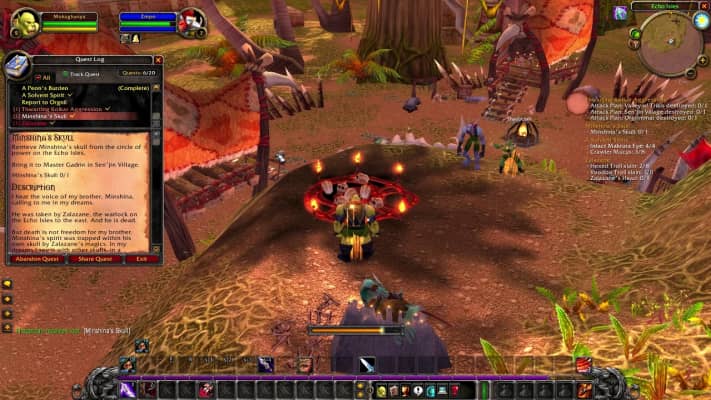Close the minimap with its X button

pyautogui.click(x=703, y=7)
